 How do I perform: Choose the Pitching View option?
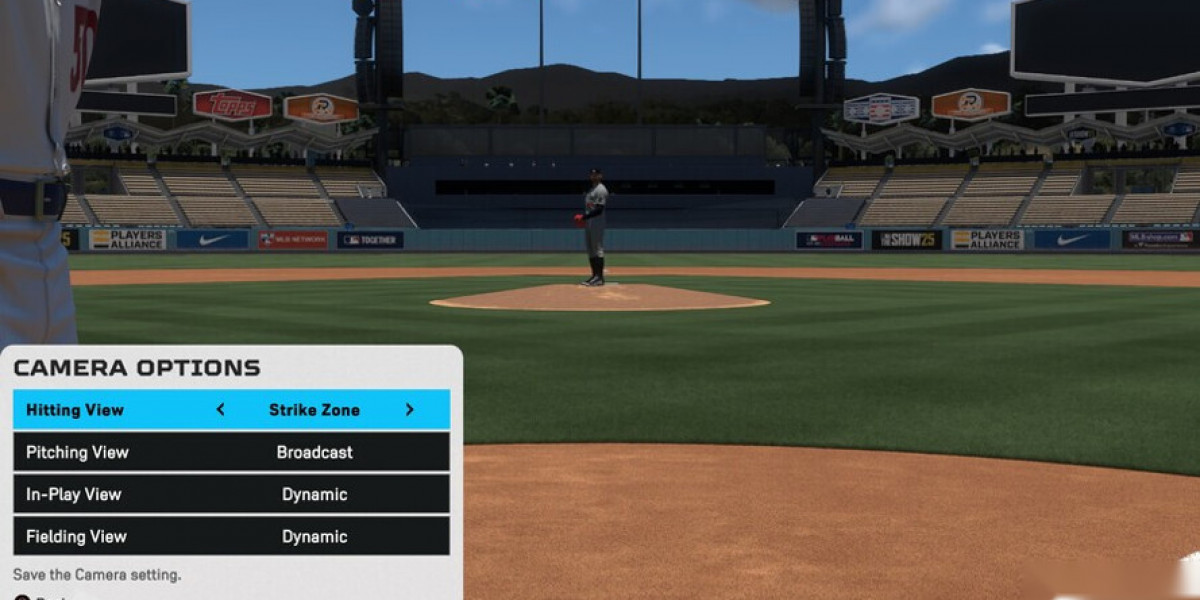(x=231, y=452)
